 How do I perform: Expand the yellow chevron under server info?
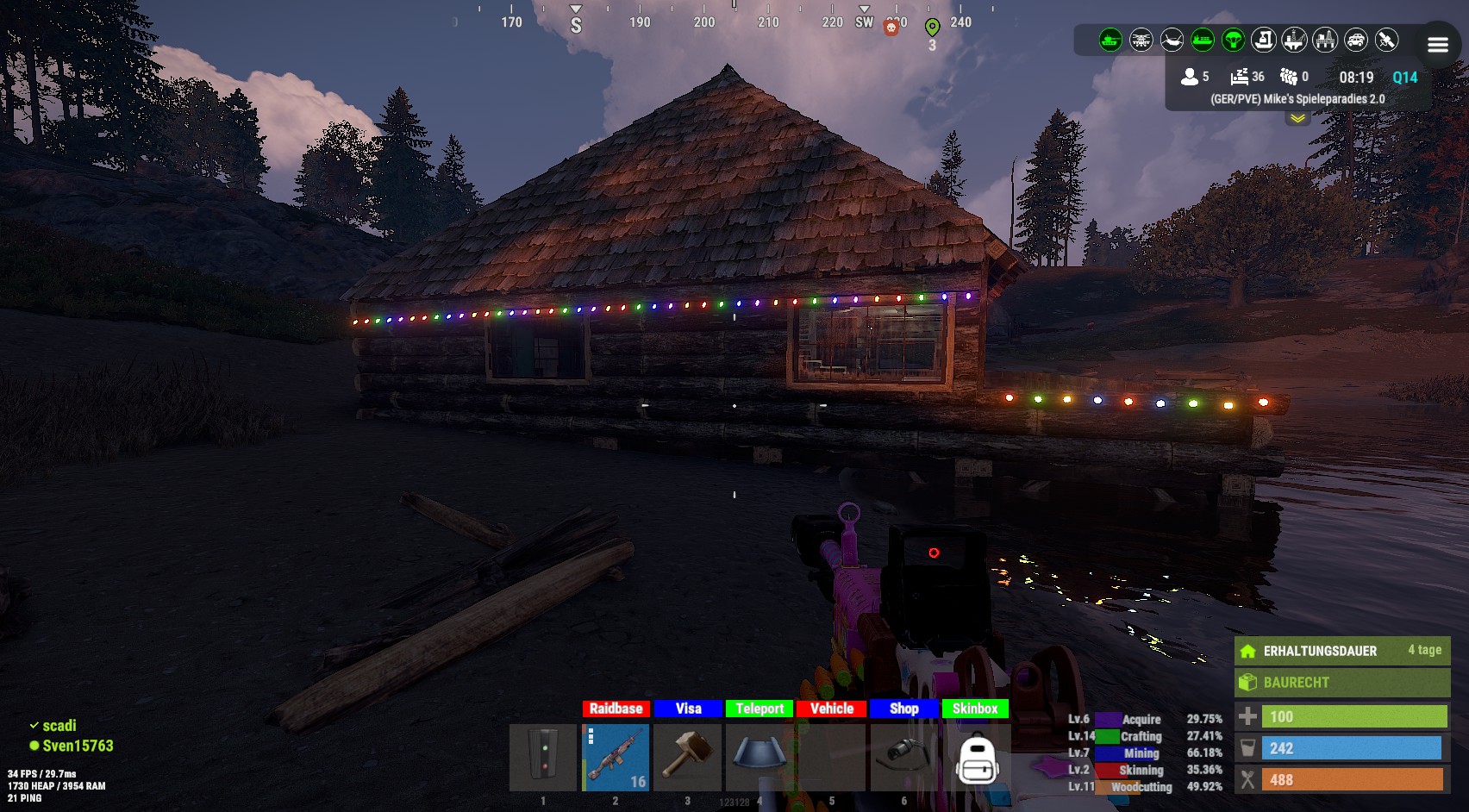[x=1297, y=119]
